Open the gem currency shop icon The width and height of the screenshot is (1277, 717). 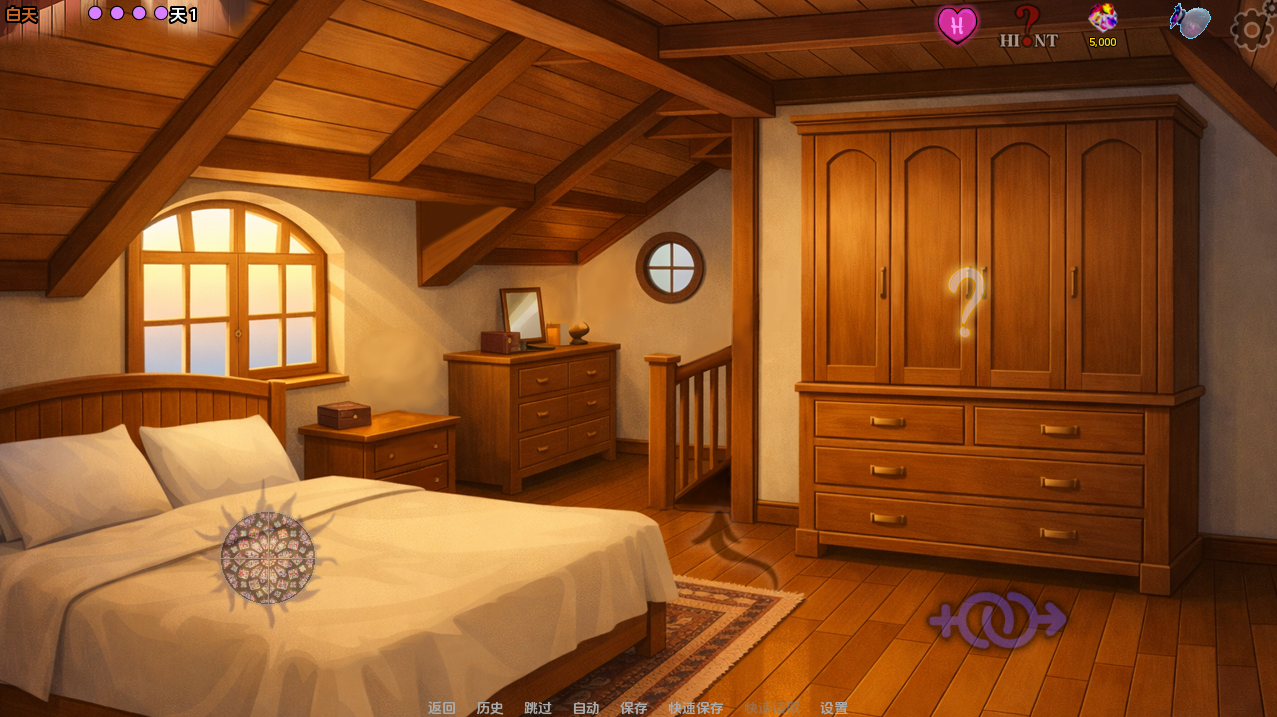[1102, 24]
